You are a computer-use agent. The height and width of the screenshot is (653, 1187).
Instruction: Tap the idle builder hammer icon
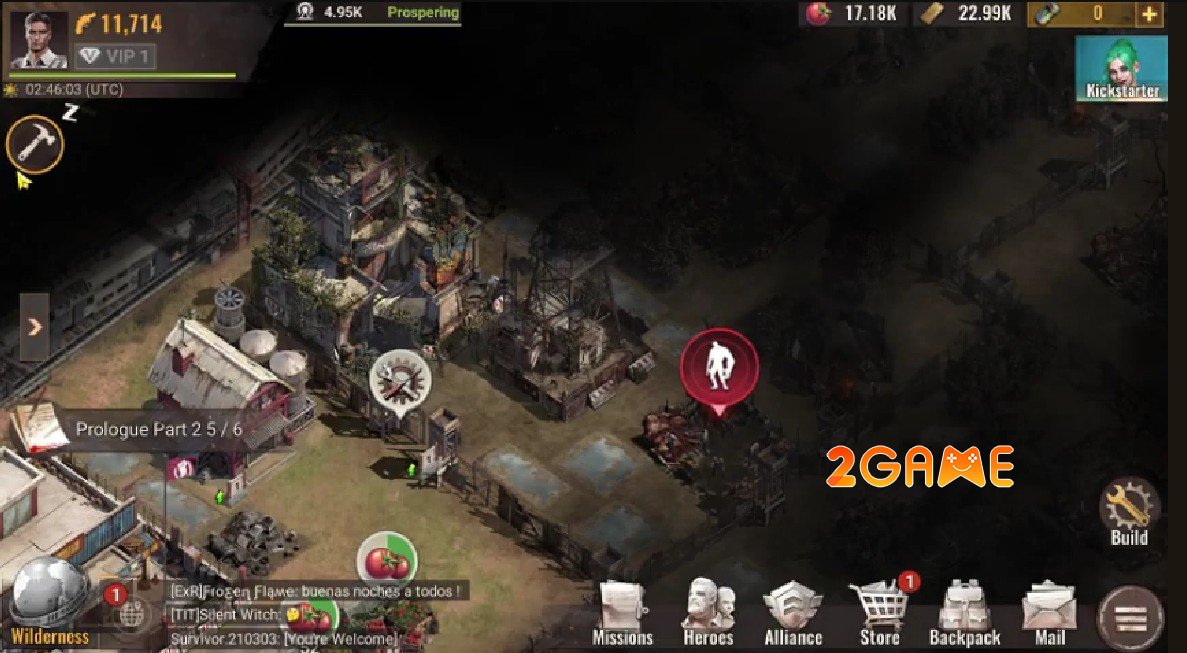(x=35, y=145)
